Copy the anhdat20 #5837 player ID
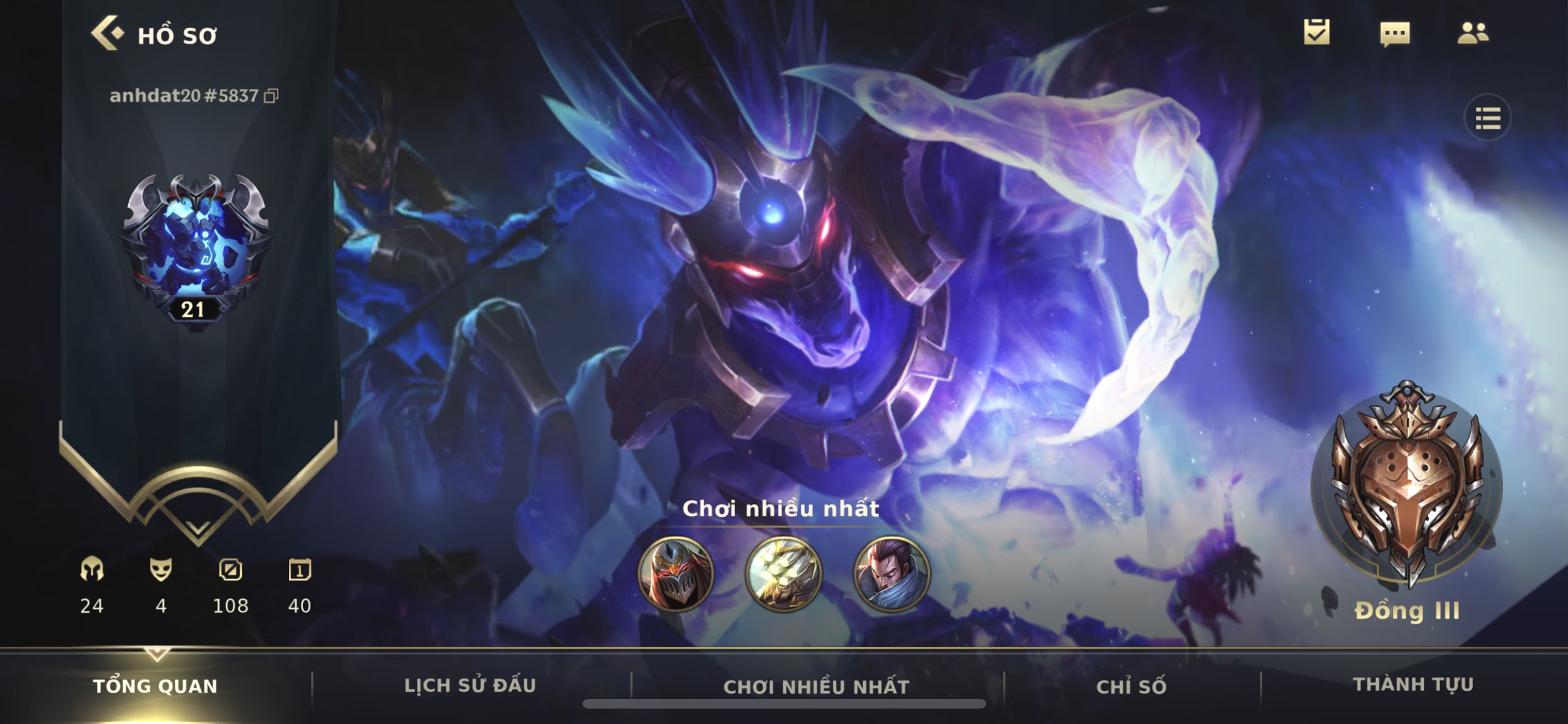This screenshot has width=1568, height=724. [272, 96]
